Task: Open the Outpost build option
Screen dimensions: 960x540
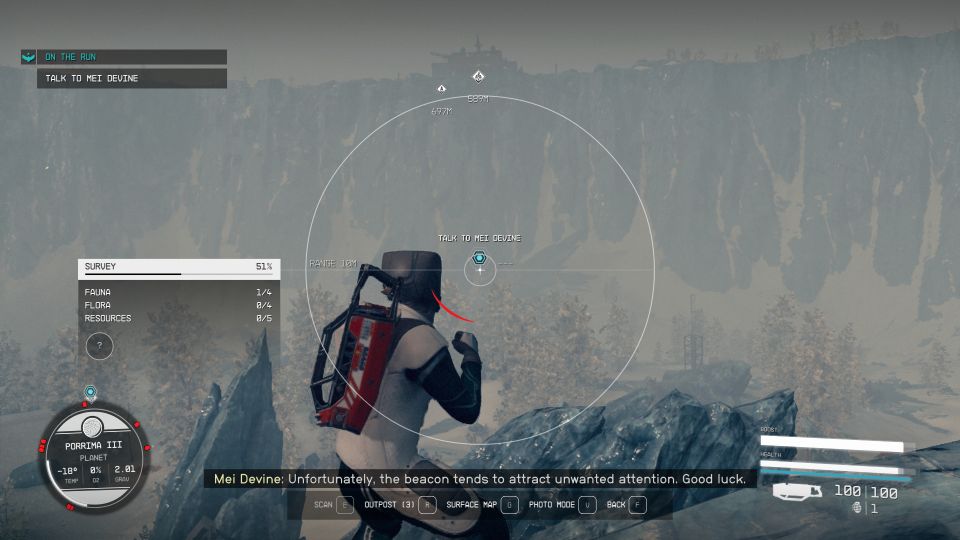Action: tap(398, 505)
